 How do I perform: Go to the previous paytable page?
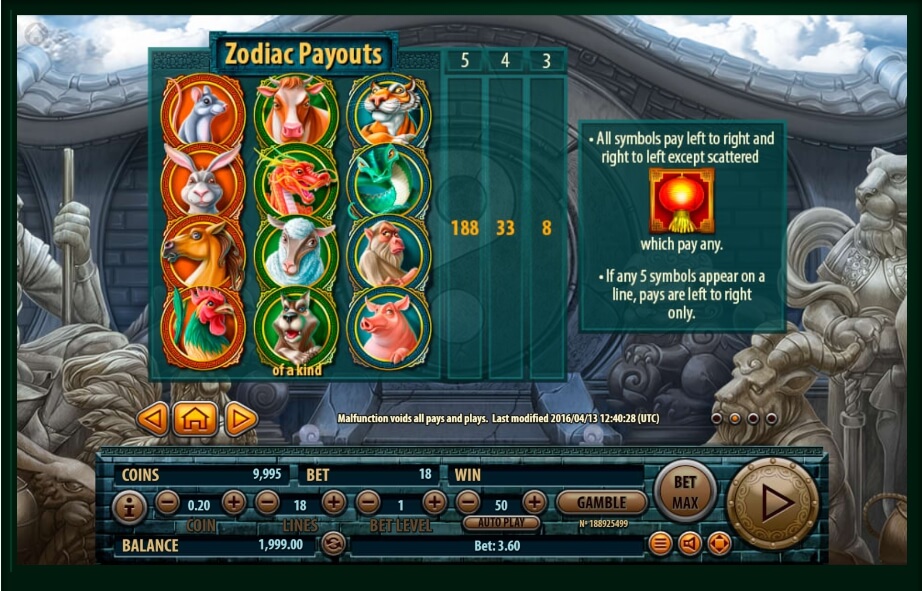click(152, 419)
